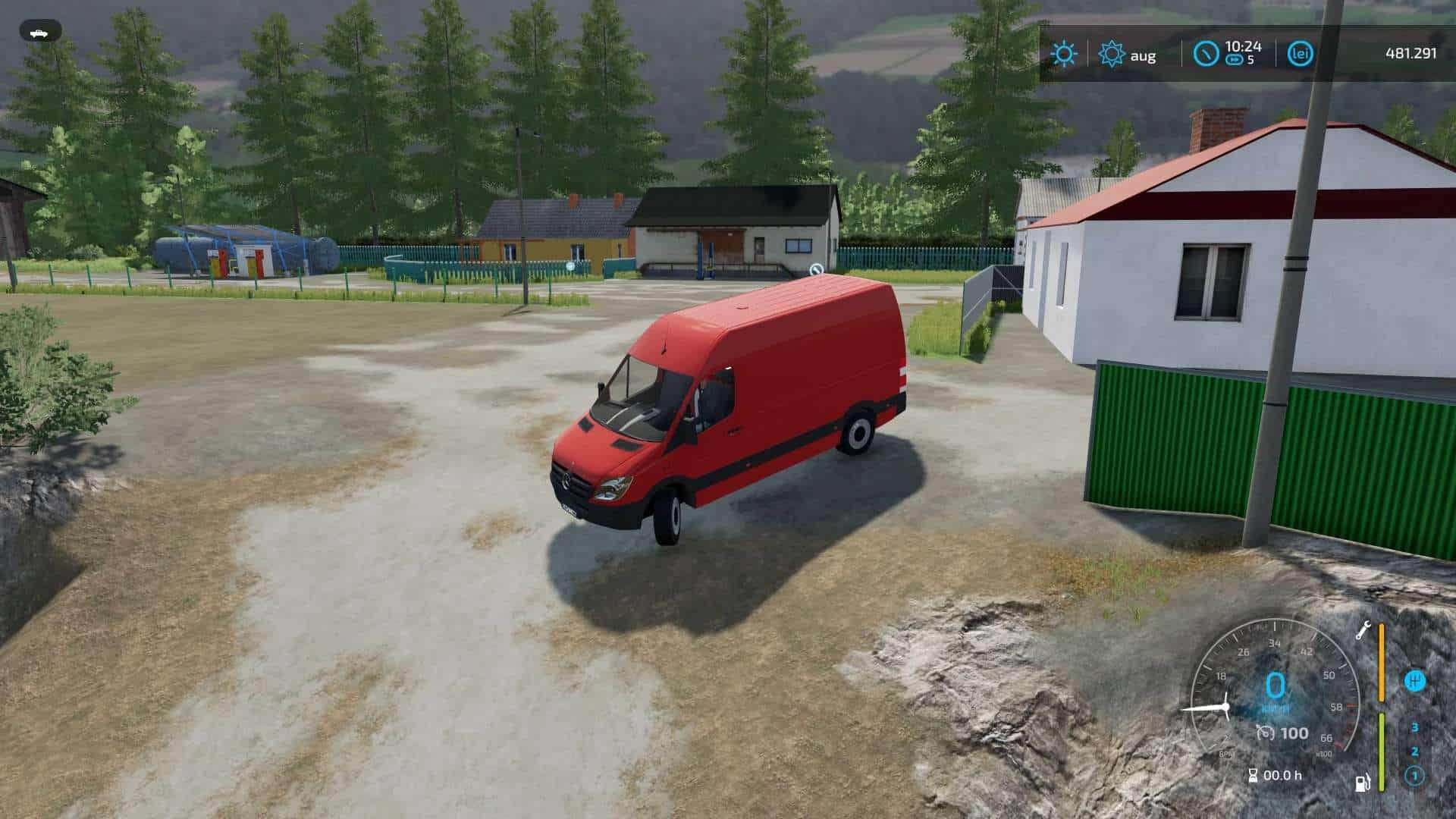Click the lei currency icon
The height and width of the screenshot is (819, 1456).
[x=1301, y=53]
